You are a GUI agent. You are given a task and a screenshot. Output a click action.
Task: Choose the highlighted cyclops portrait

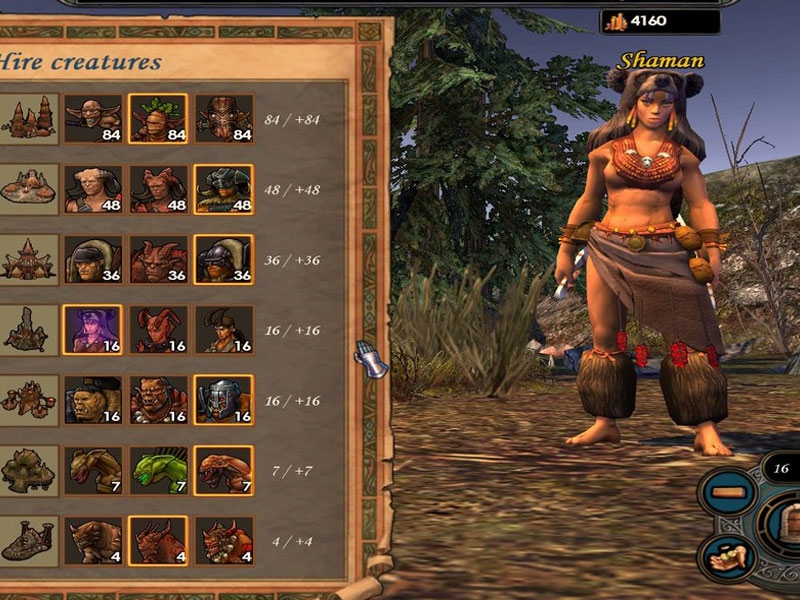point(158,540)
